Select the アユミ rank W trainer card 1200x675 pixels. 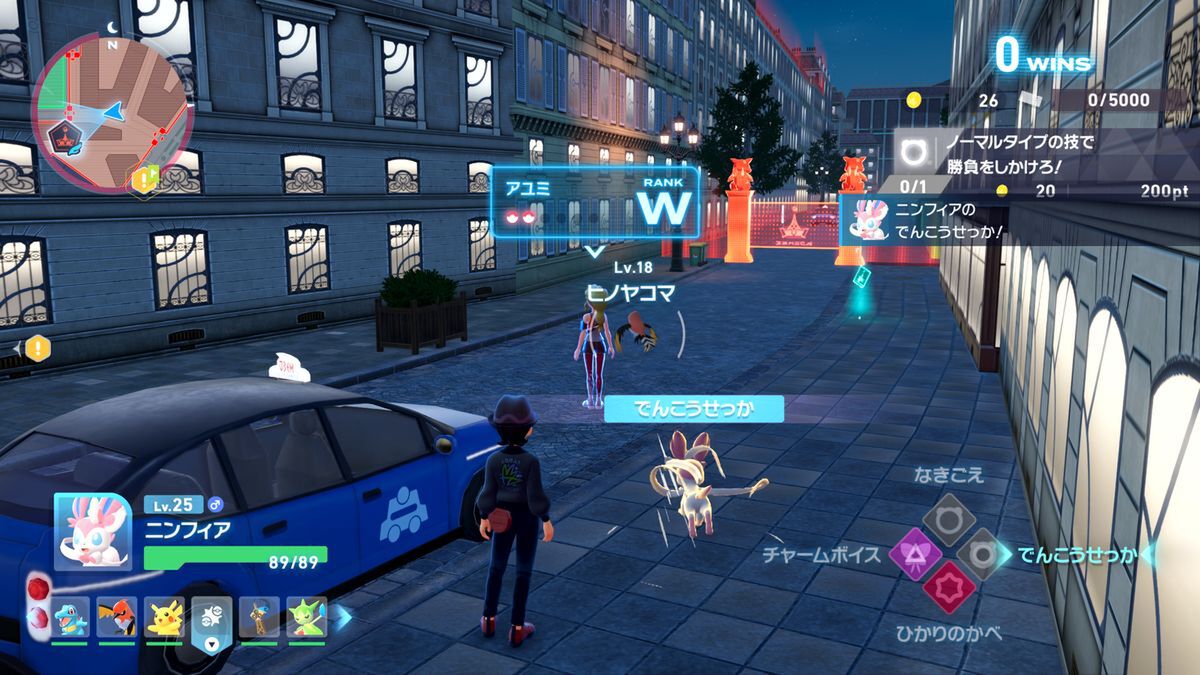(594, 202)
